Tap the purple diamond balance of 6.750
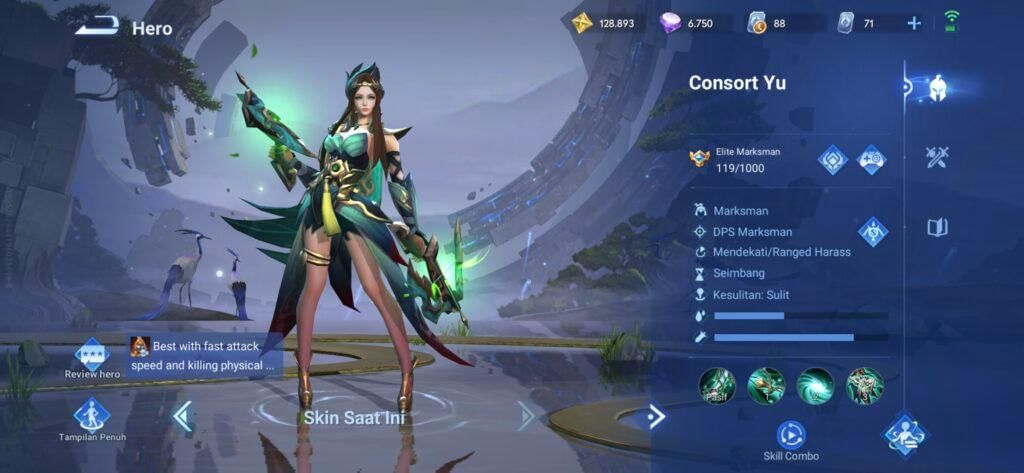 point(687,23)
